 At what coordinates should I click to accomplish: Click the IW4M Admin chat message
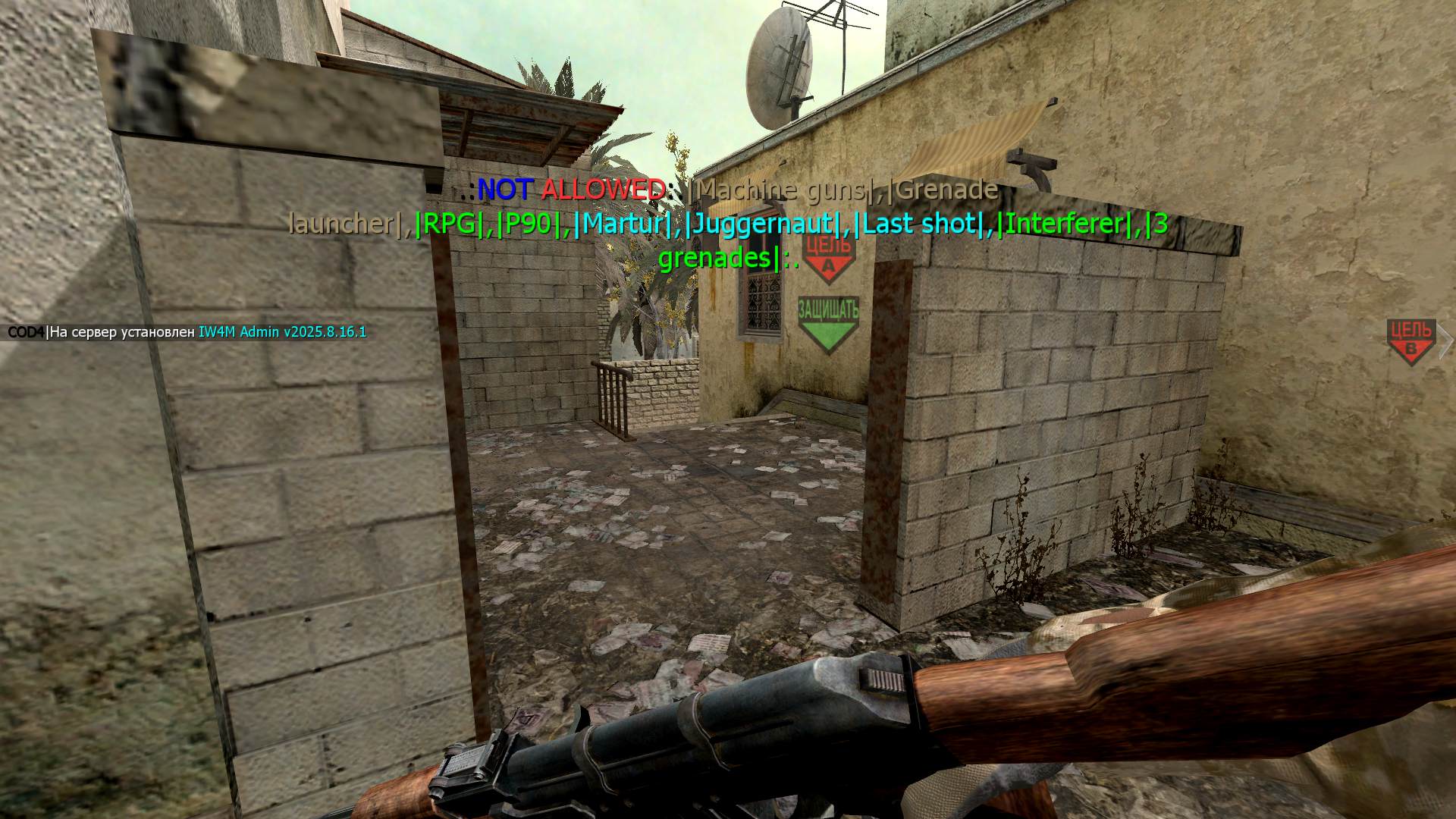(187, 332)
